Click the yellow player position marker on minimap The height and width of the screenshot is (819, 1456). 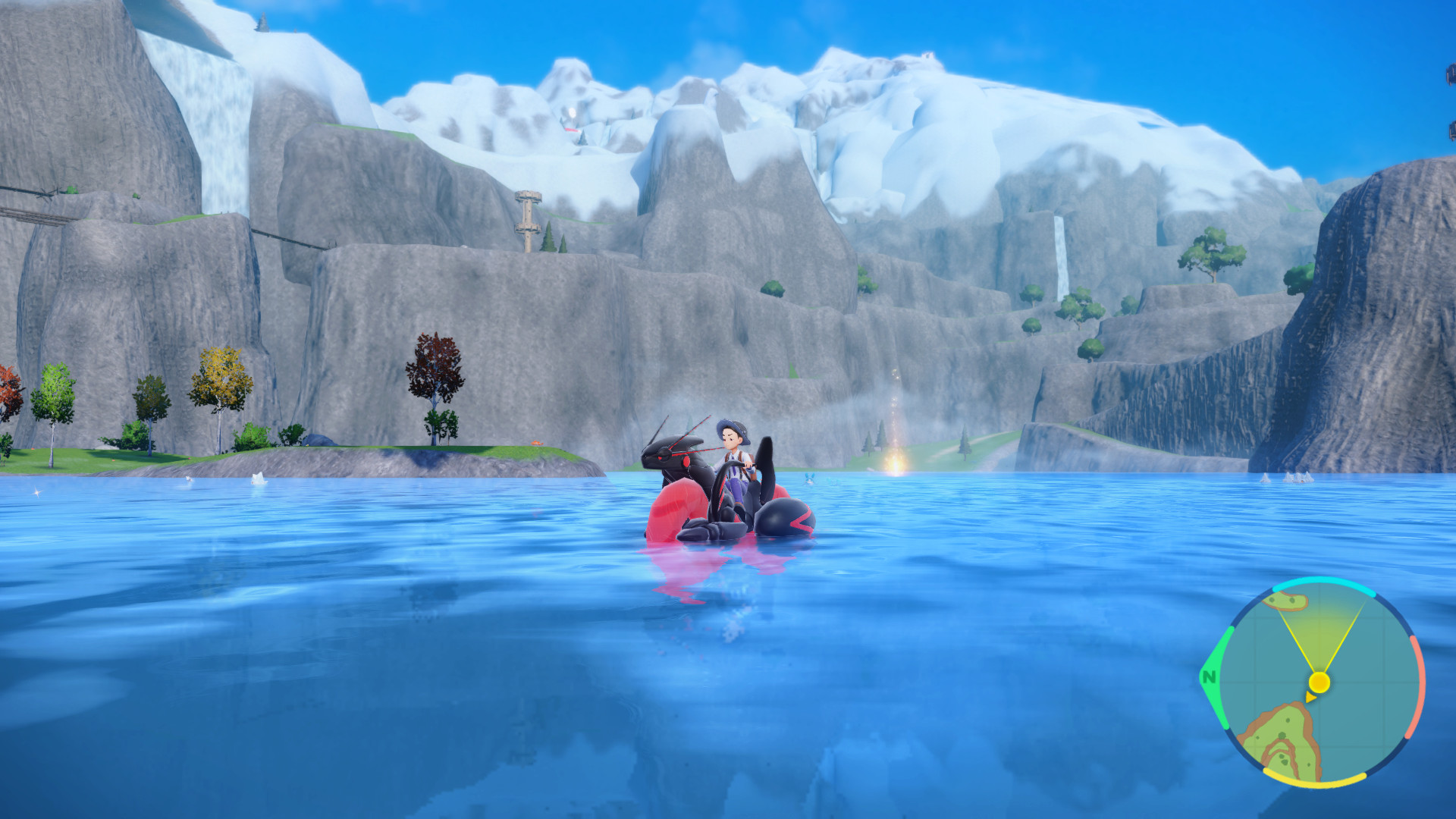tap(1319, 682)
